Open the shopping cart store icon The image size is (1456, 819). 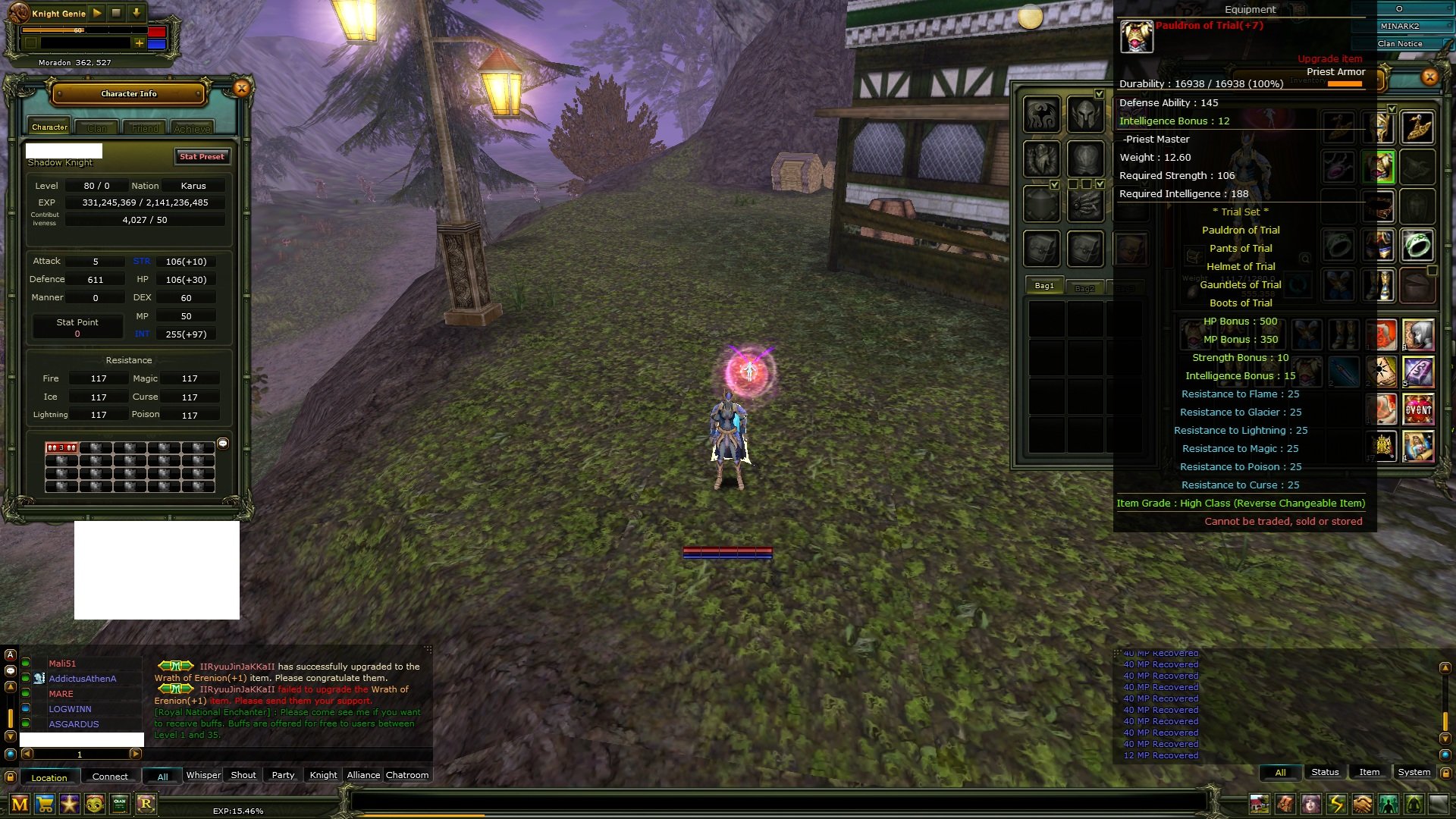click(x=45, y=804)
